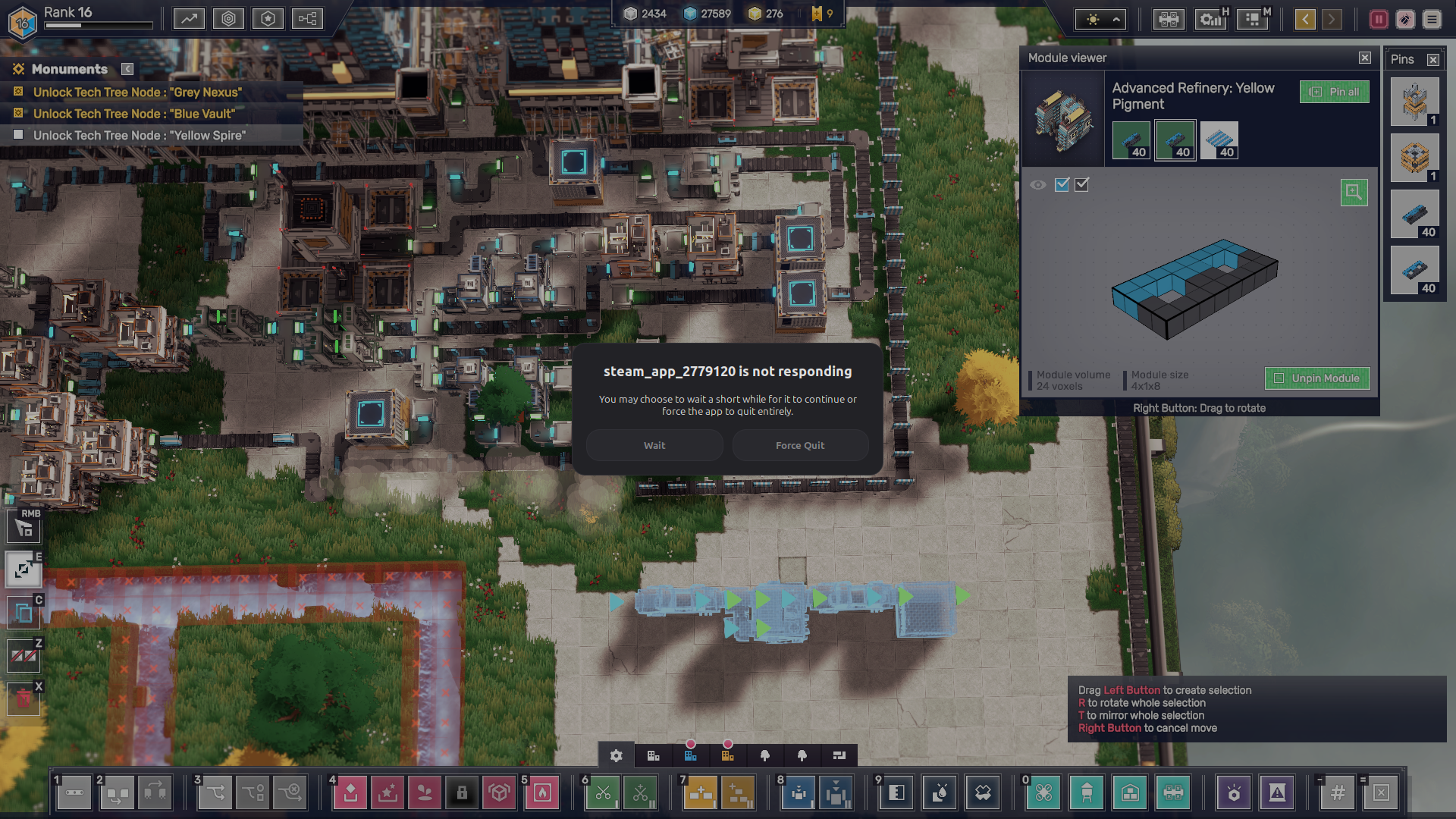Open the gear settings tab above hotbar
This screenshot has height=819, width=1456.
click(x=616, y=755)
